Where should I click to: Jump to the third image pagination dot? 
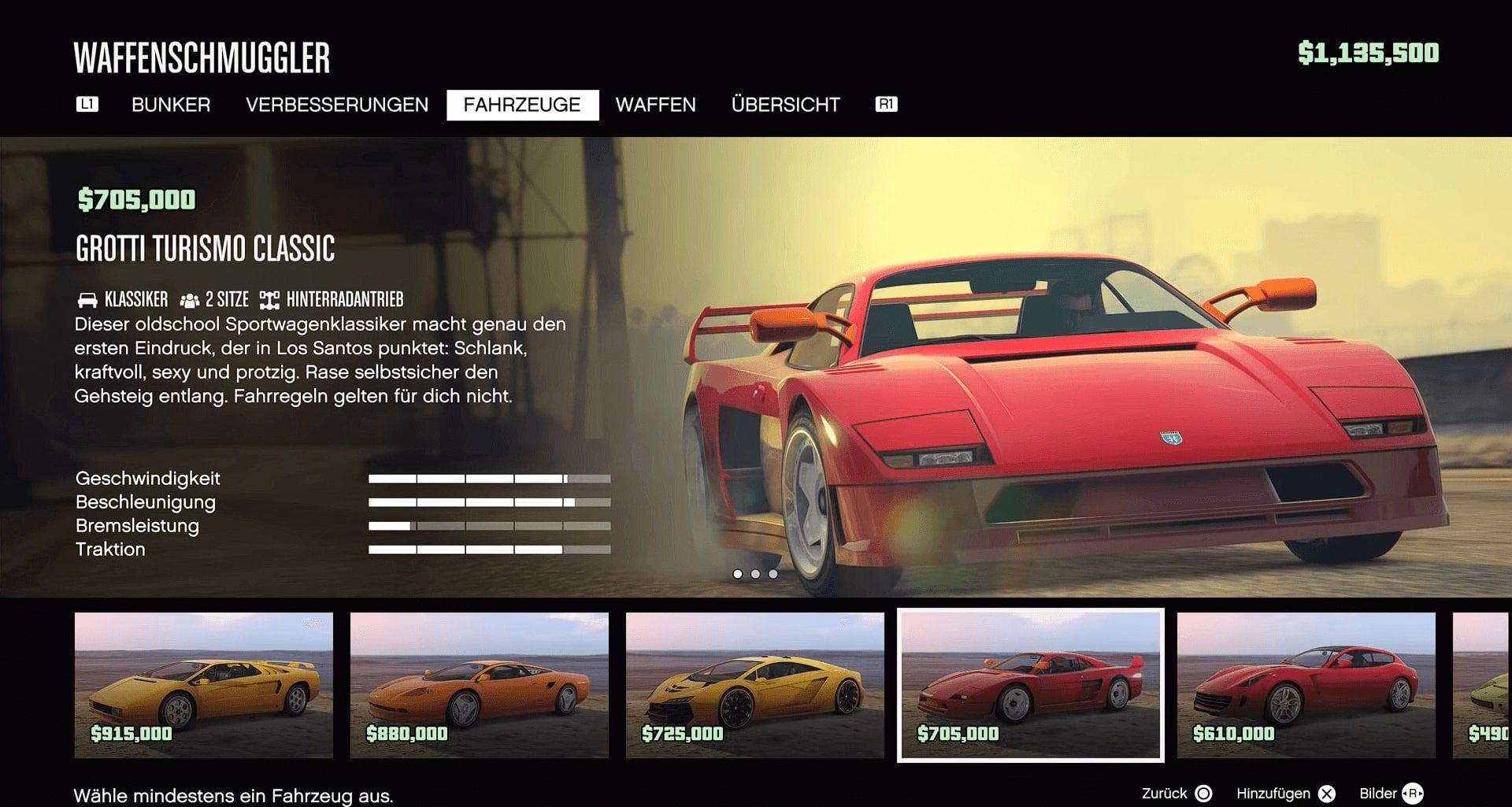coord(773,574)
